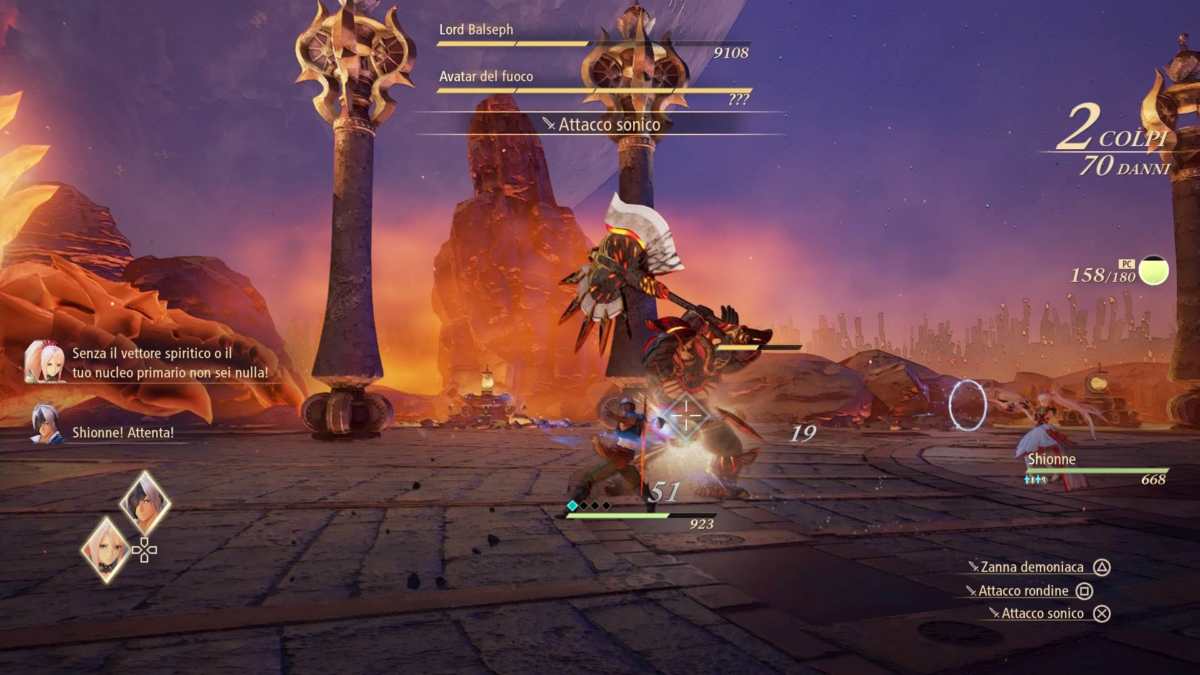Use the Attacco rondine arte
Screen dimensions: 1200x675
tap(1023, 591)
